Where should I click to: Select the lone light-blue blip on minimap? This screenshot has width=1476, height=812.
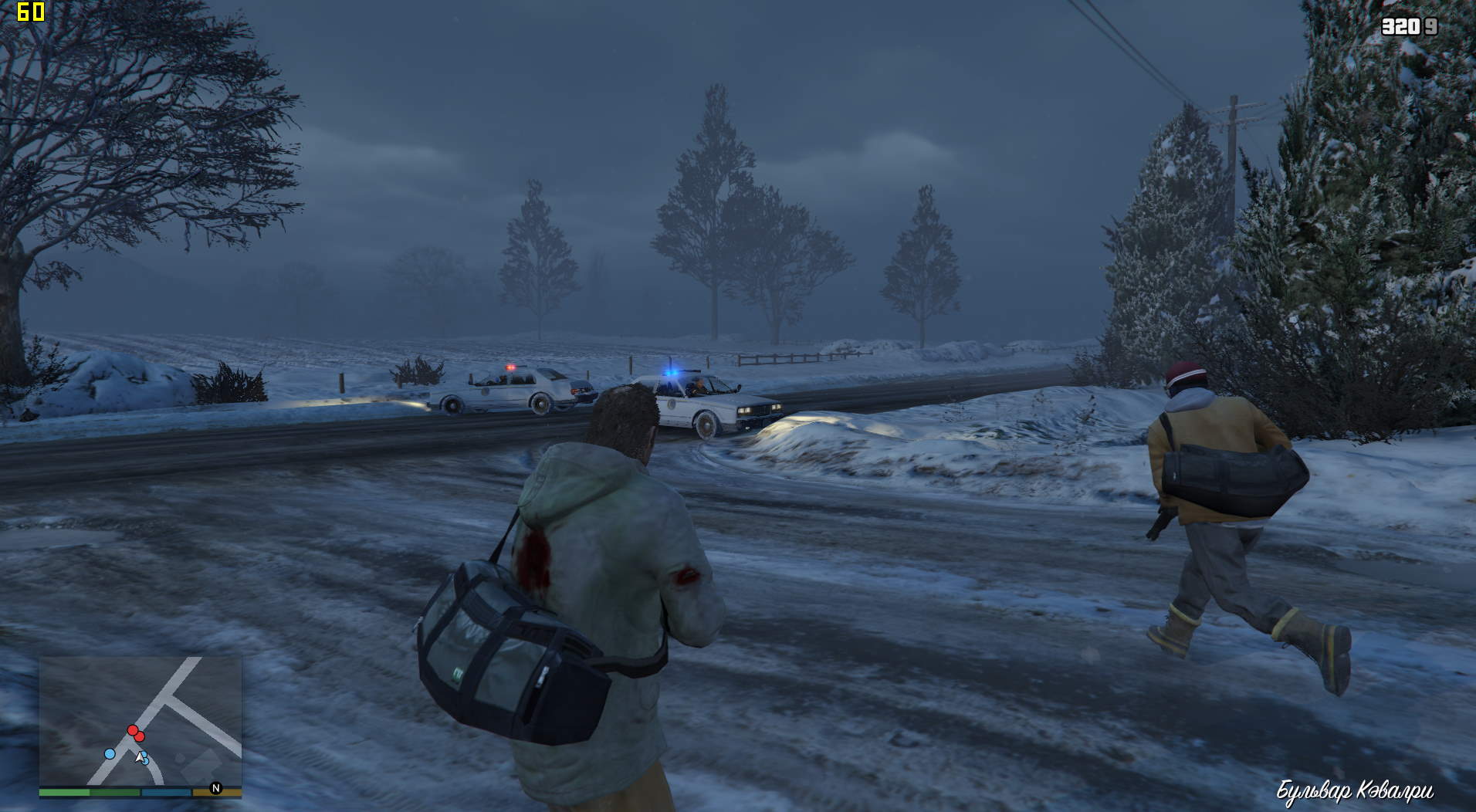(x=110, y=753)
